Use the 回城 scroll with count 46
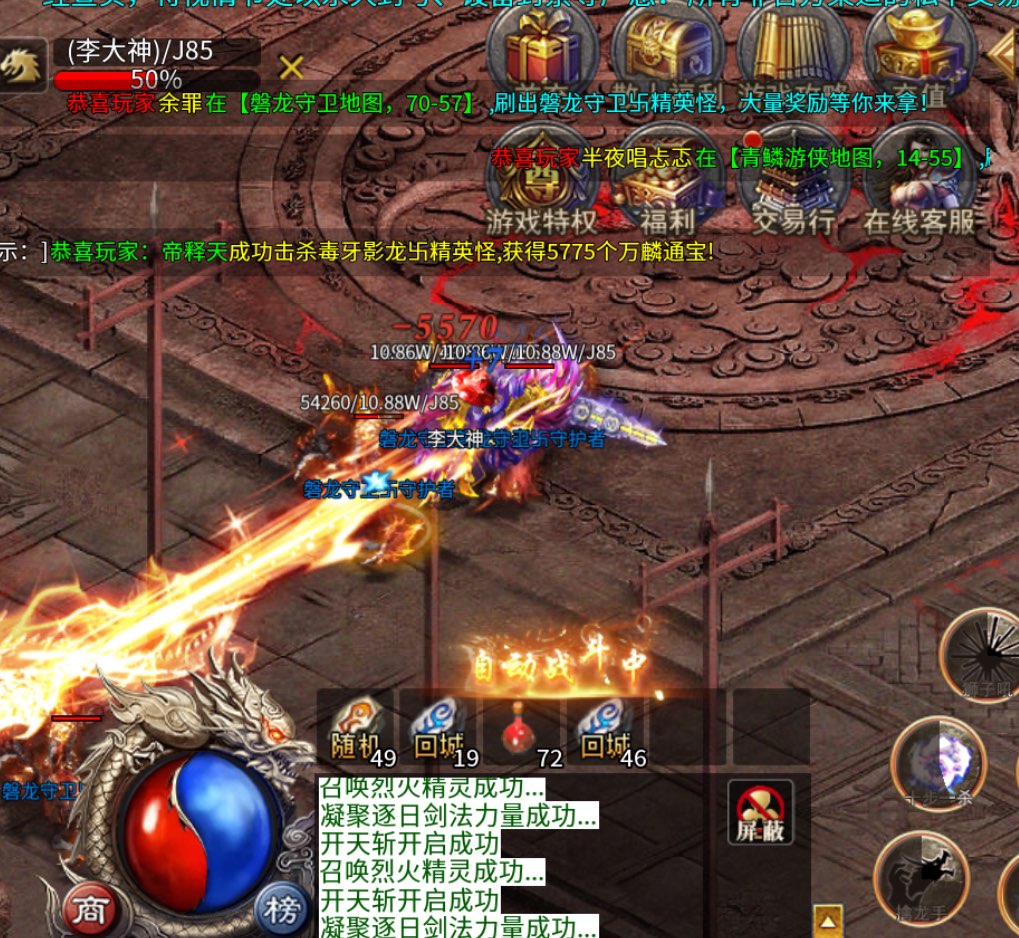1019x938 pixels. point(606,728)
